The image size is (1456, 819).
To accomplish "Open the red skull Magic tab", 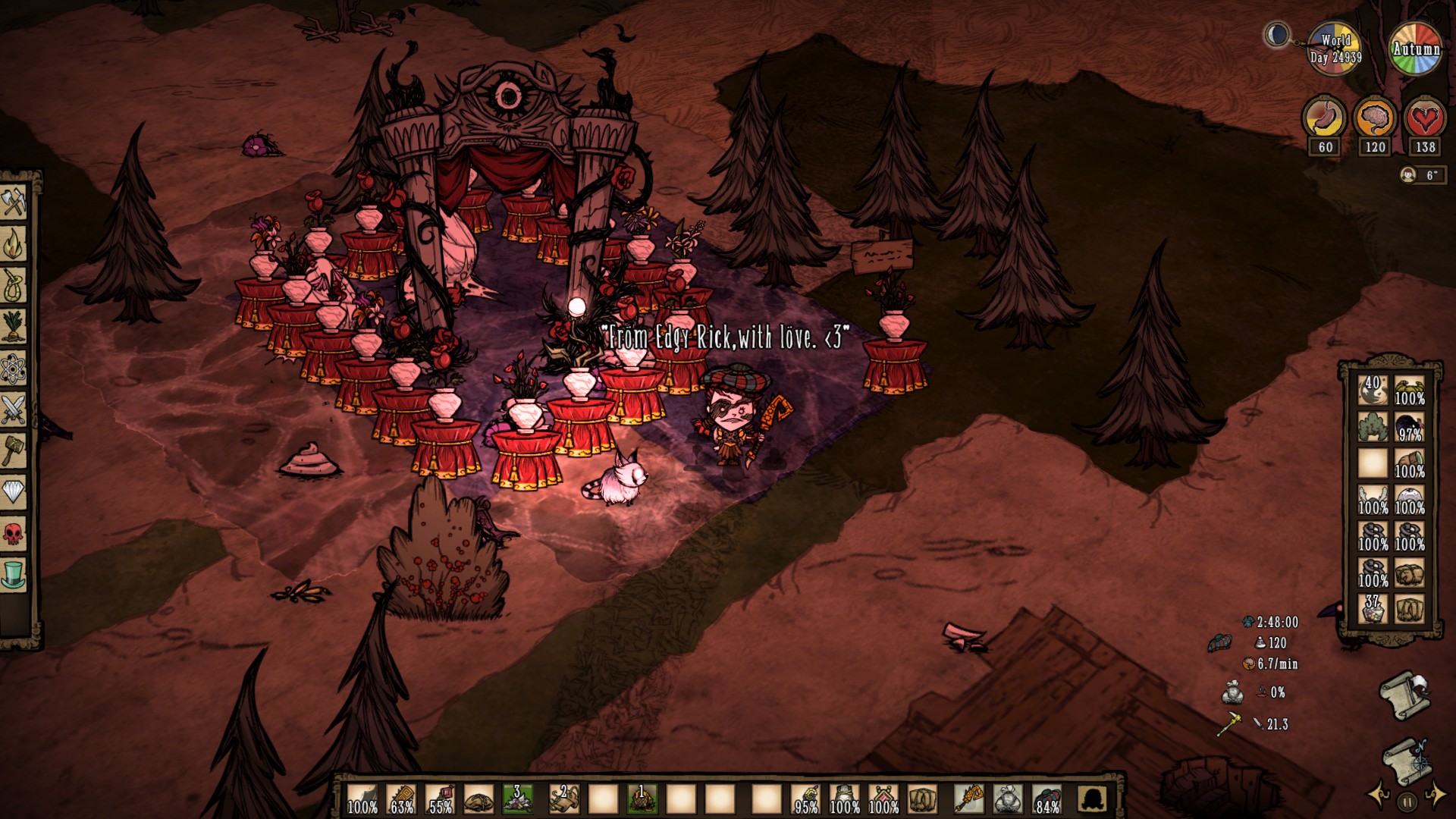I will pos(14,534).
